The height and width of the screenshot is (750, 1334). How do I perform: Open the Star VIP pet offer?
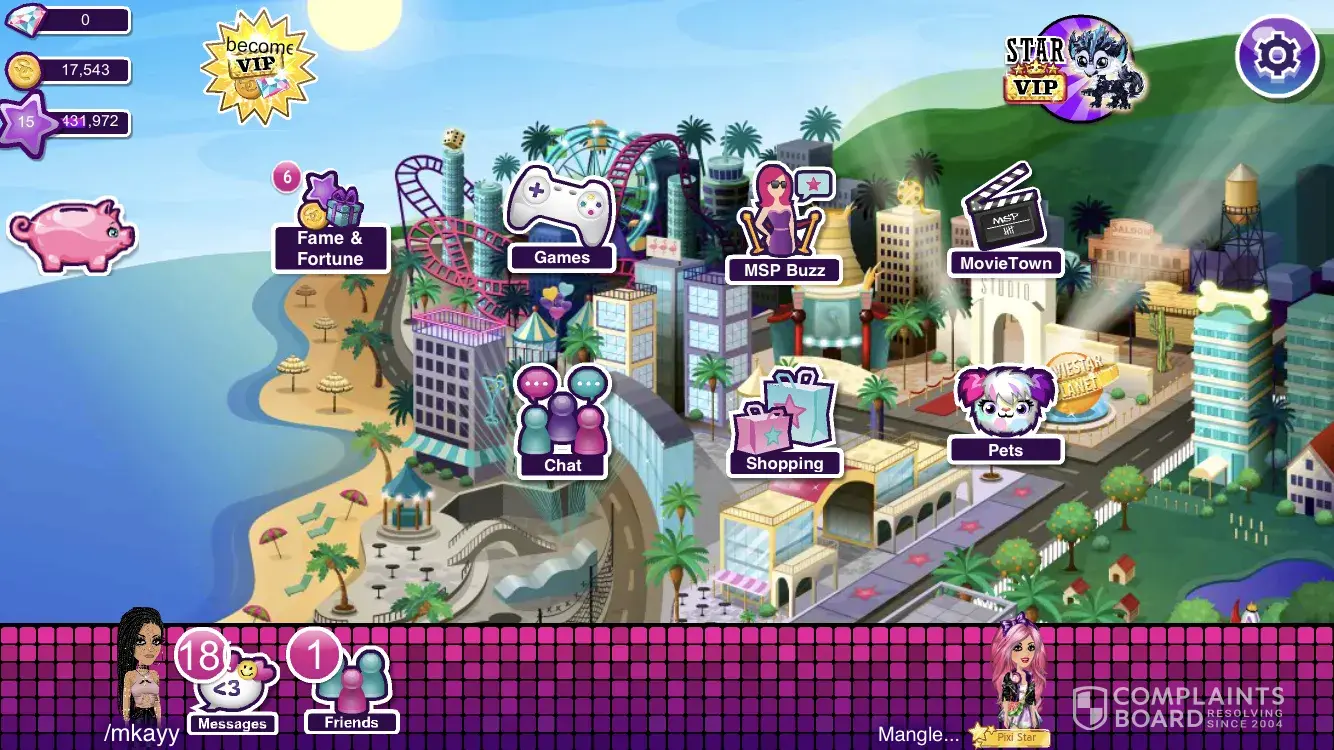pos(1076,68)
